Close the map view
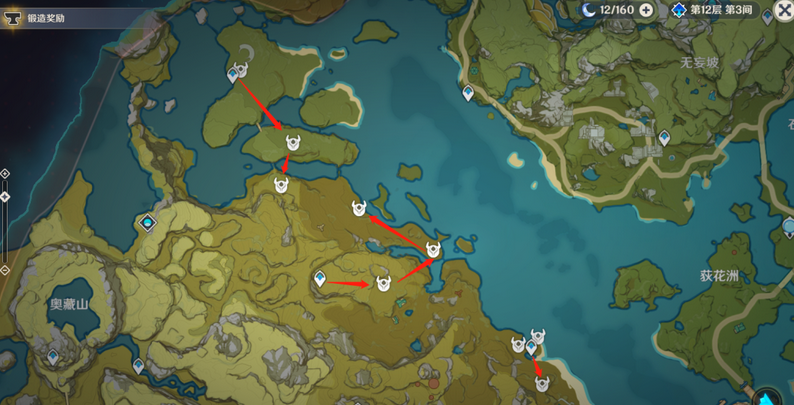Image resolution: width=794 pixels, height=405 pixels. (x=782, y=10)
